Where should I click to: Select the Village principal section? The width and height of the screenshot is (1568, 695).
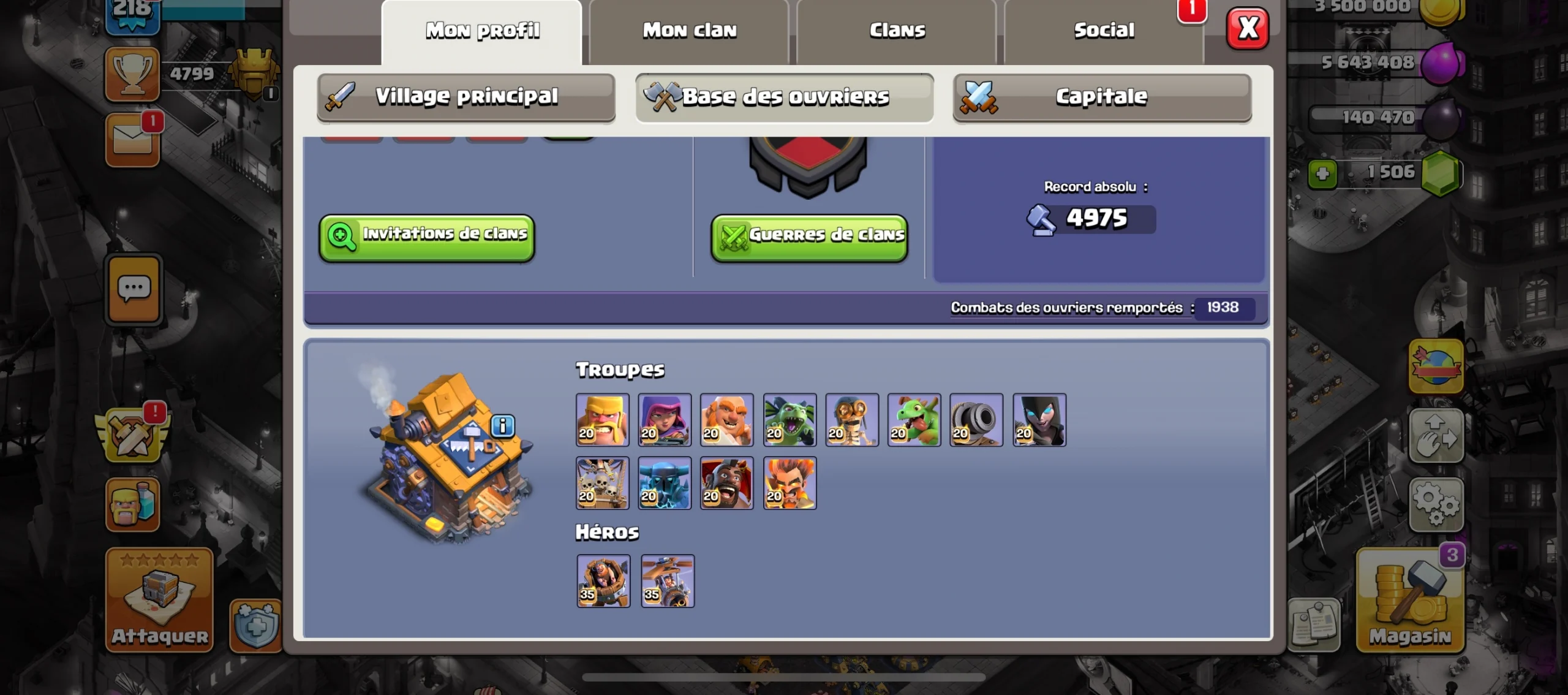click(x=466, y=97)
